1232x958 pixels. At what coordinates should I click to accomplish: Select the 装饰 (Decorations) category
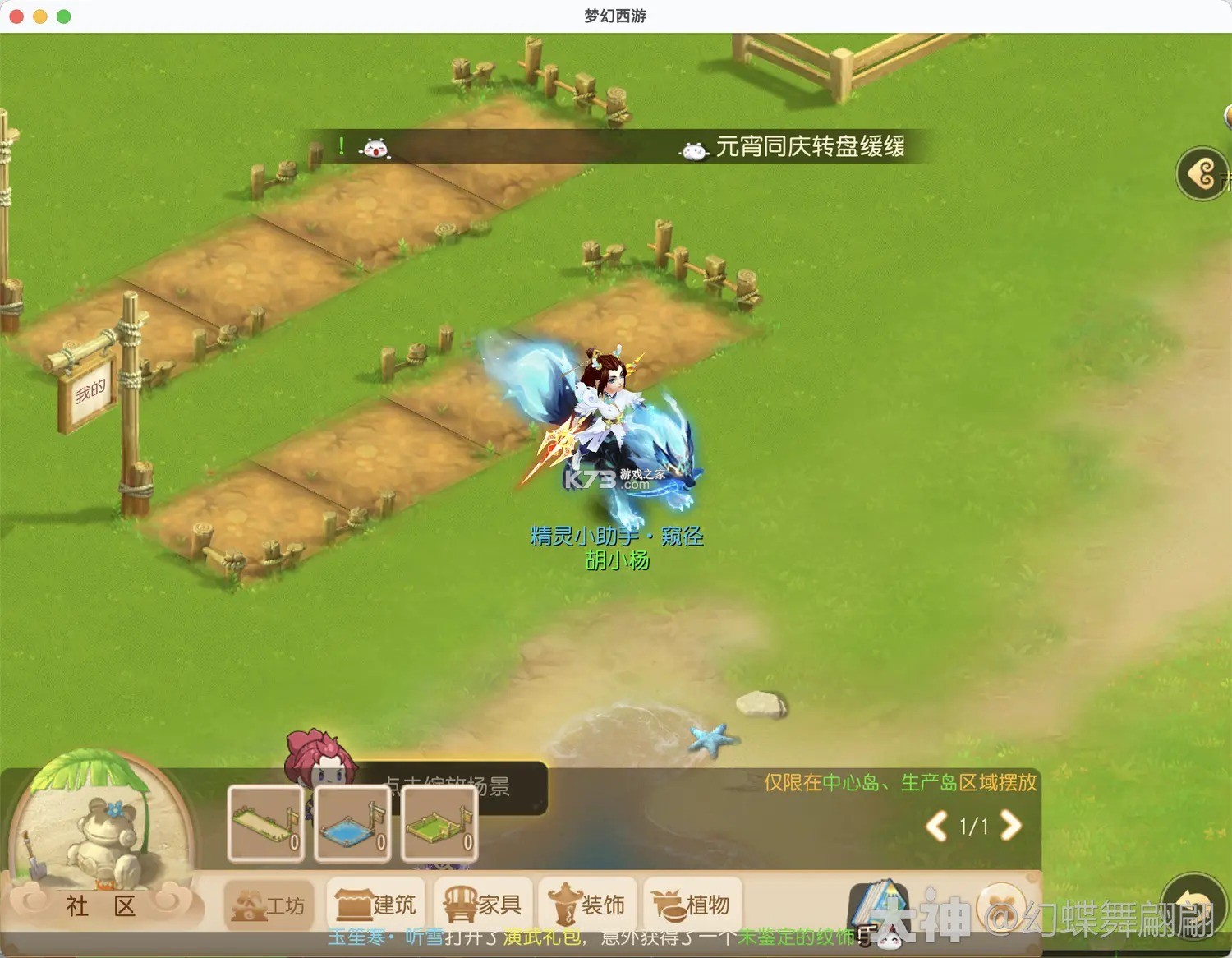click(x=588, y=904)
